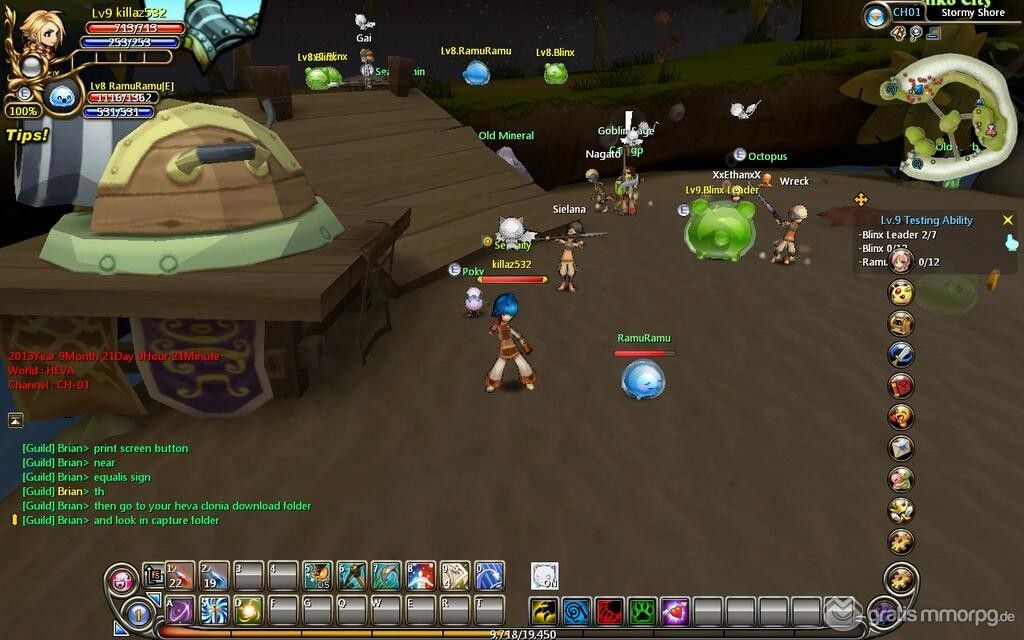Open the treasure chest inventory icon
This screenshot has height=640, width=1024.
pyautogui.click(x=901, y=323)
